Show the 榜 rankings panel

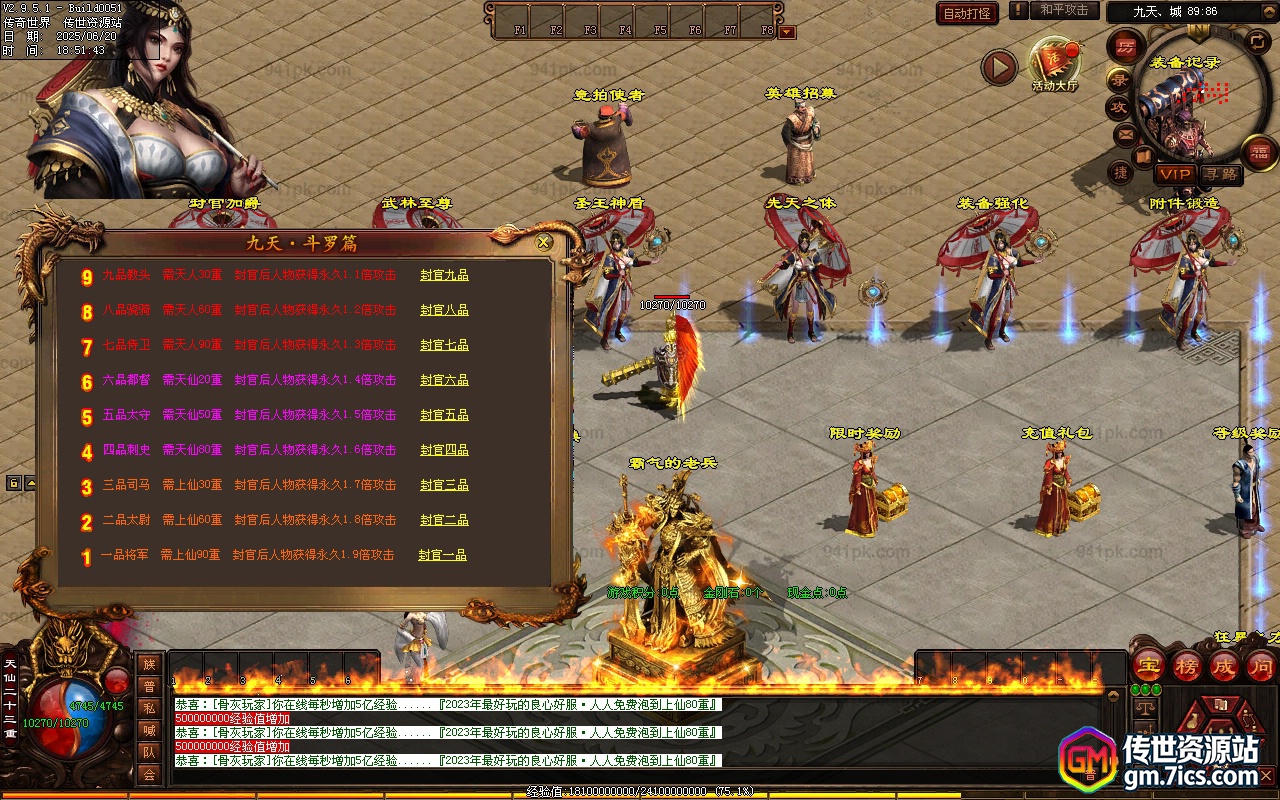pyautogui.click(x=1186, y=666)
